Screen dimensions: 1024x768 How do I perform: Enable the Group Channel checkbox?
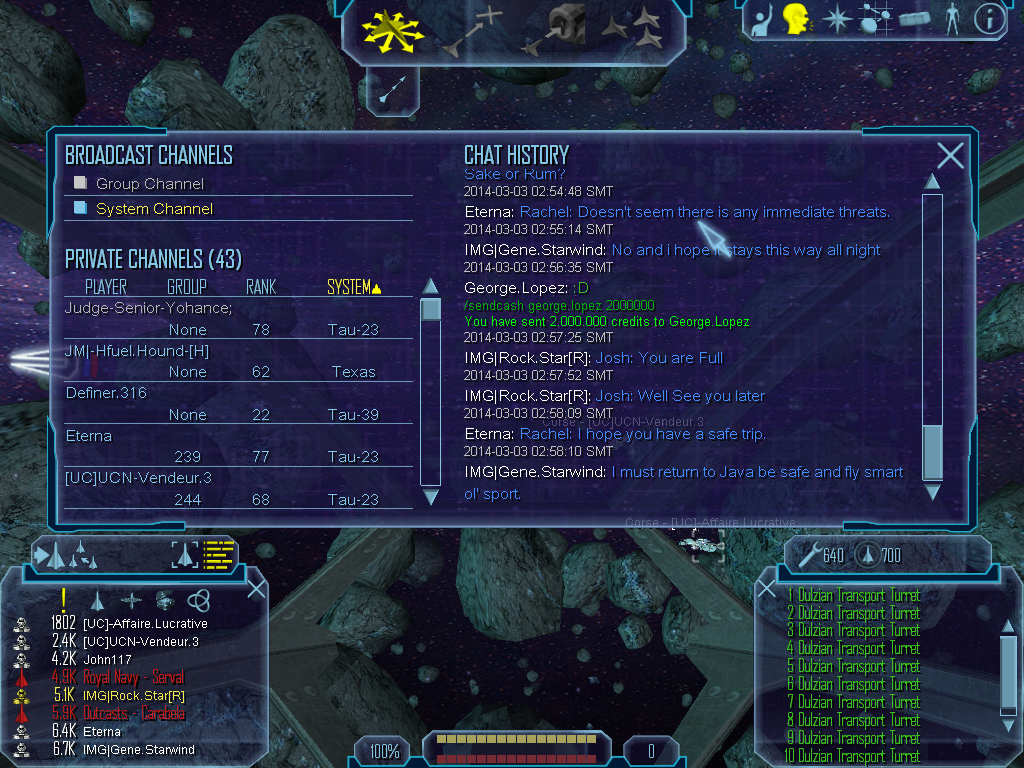(81, 183)
